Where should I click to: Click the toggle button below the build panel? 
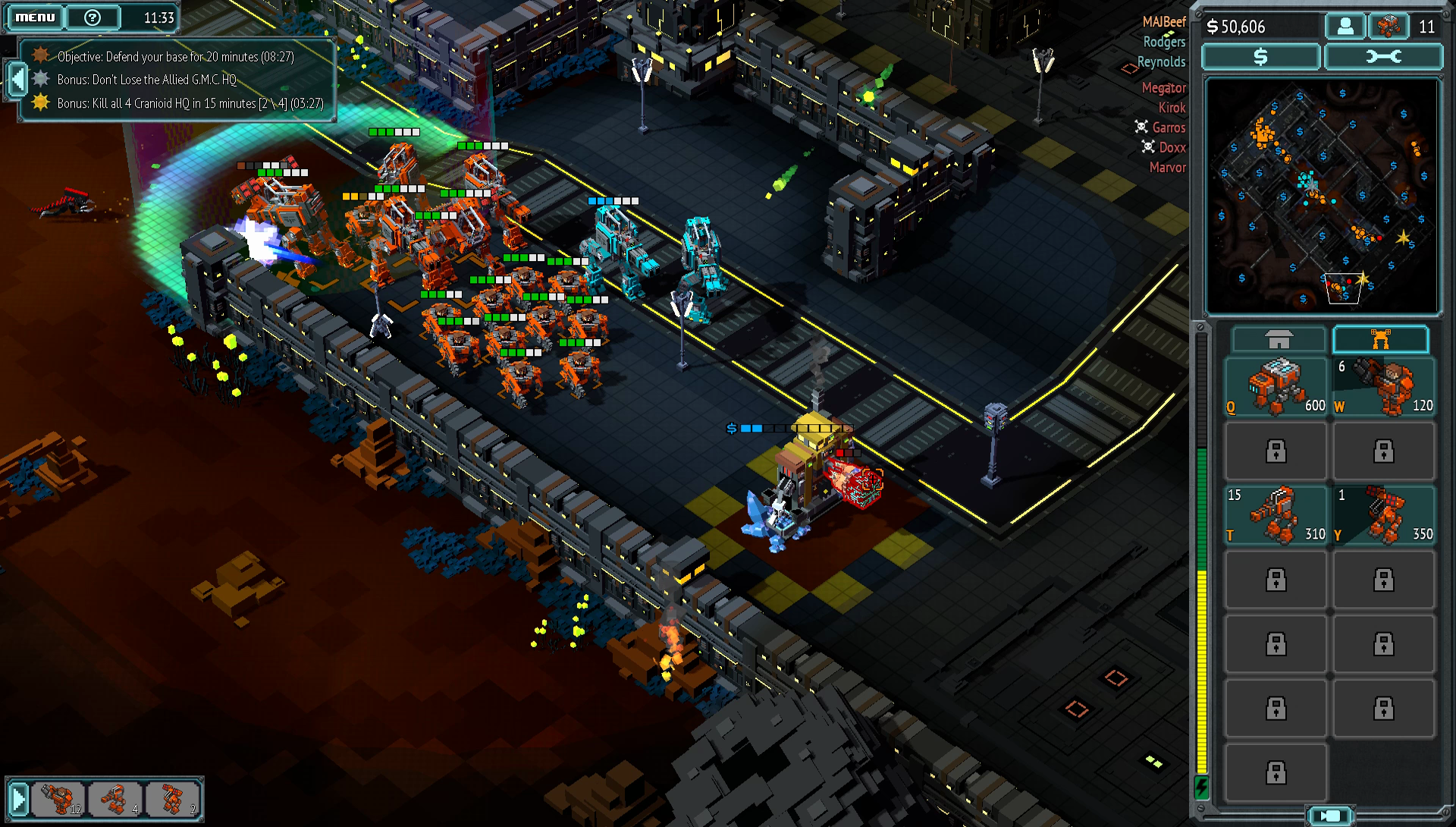pyautogui.click(x=1330, y=816)
